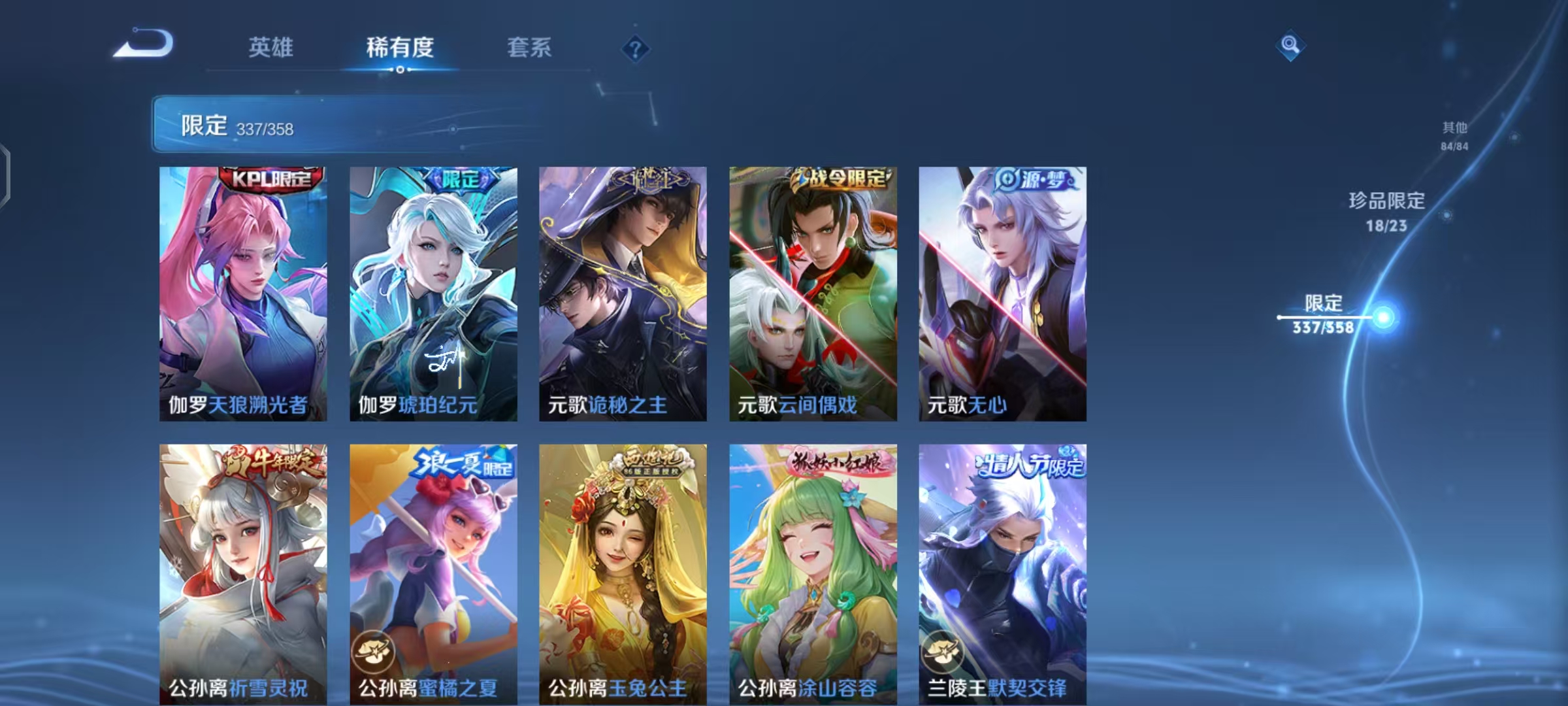Switch to the 英雄 tab
This screenshot has height=706, width=1568.
[x=272, y=48]
